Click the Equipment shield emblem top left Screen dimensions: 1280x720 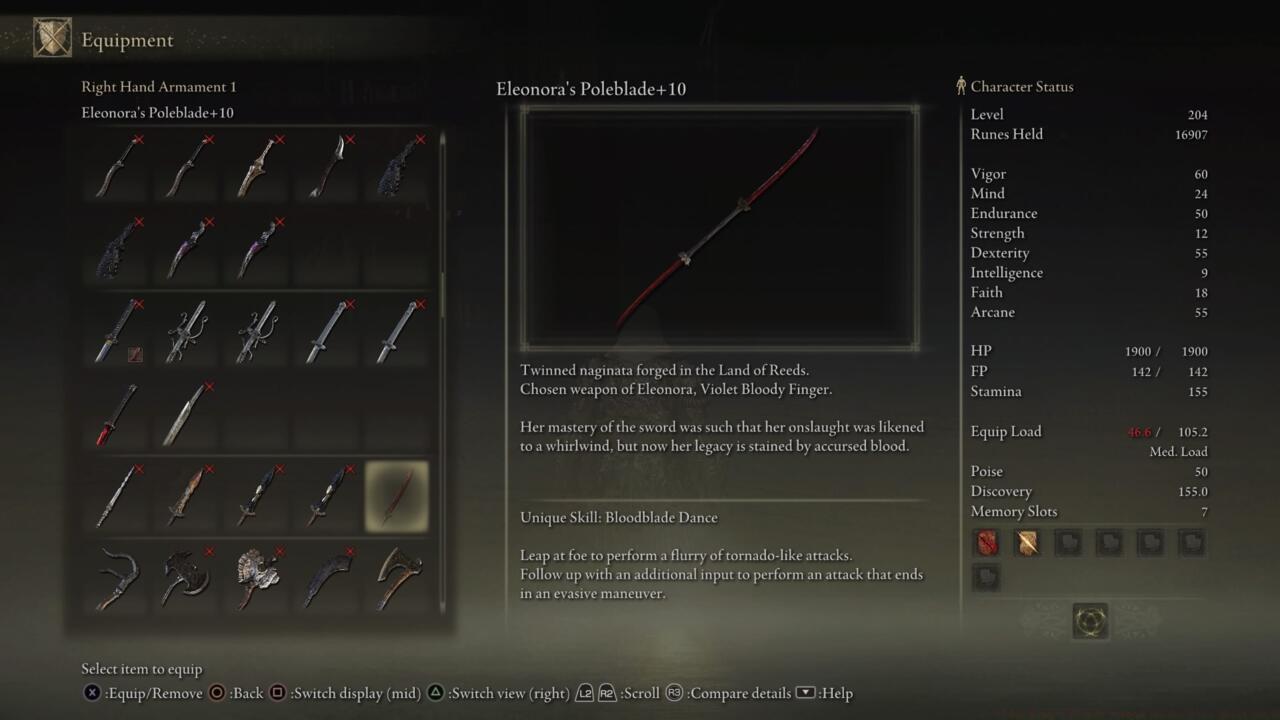(x=53, y=37)
